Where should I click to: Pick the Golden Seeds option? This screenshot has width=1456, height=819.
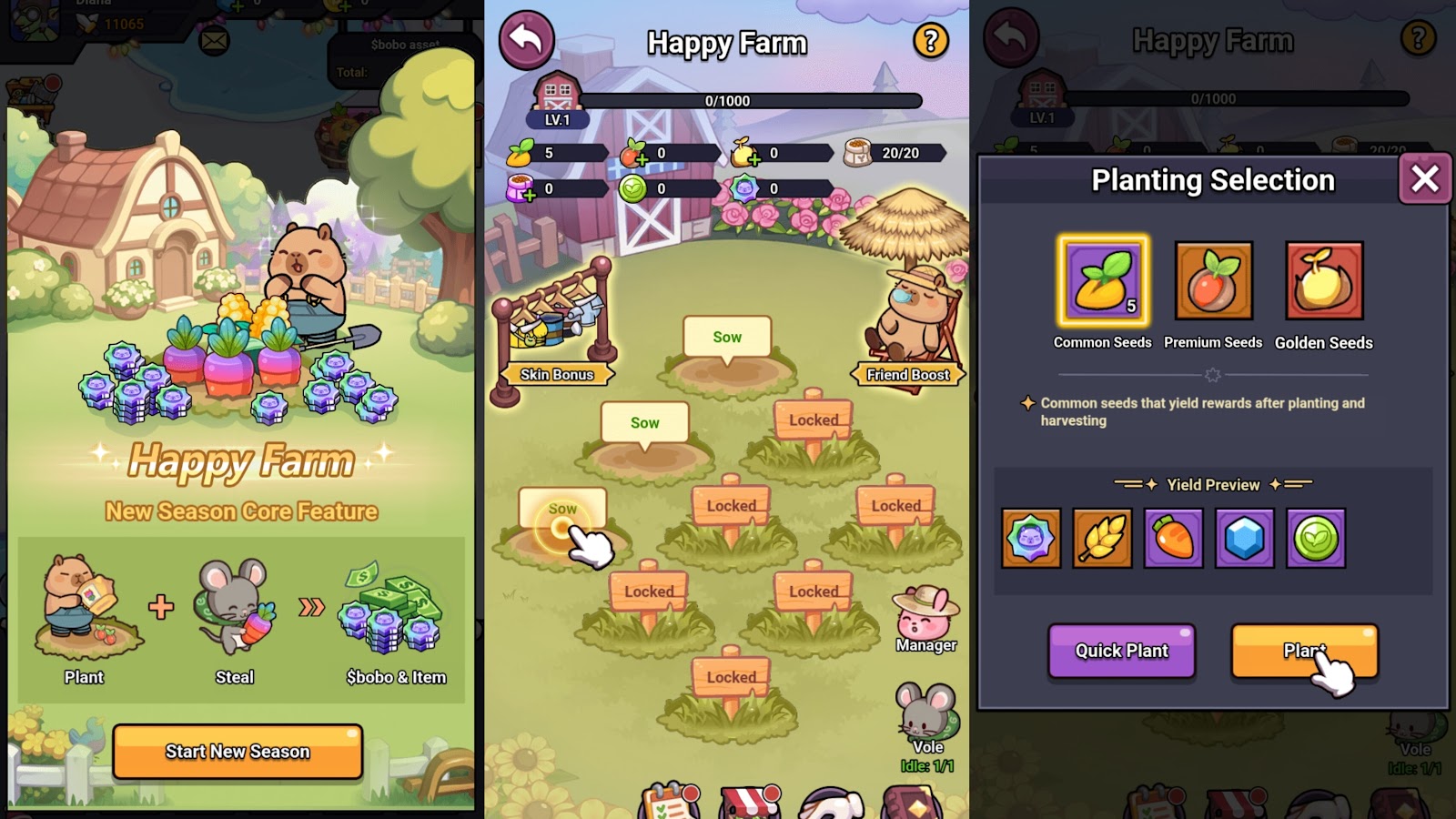click(1324, 281)
